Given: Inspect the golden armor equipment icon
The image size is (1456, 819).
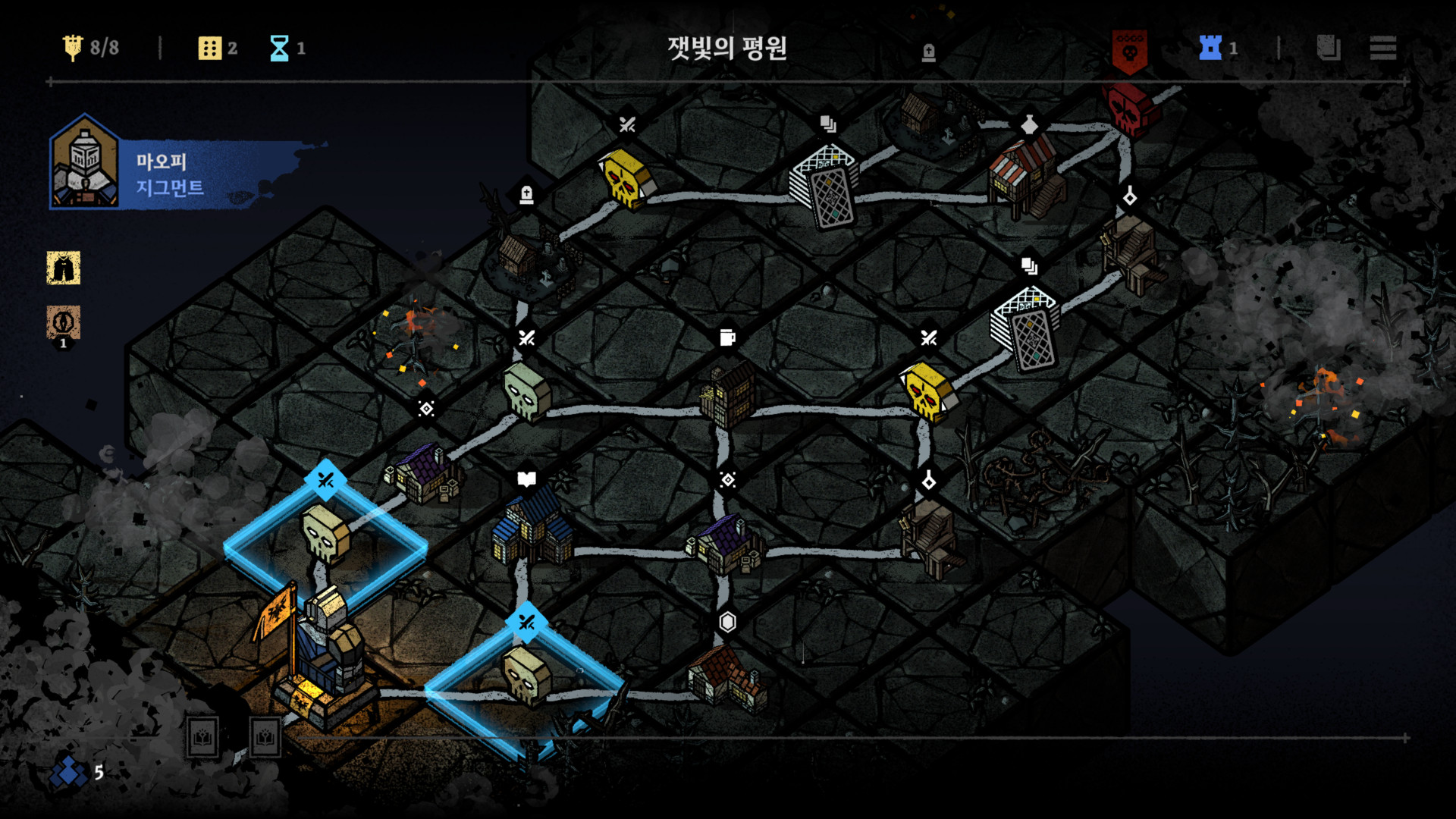Looking at the screenshot, I should [64, 268].
